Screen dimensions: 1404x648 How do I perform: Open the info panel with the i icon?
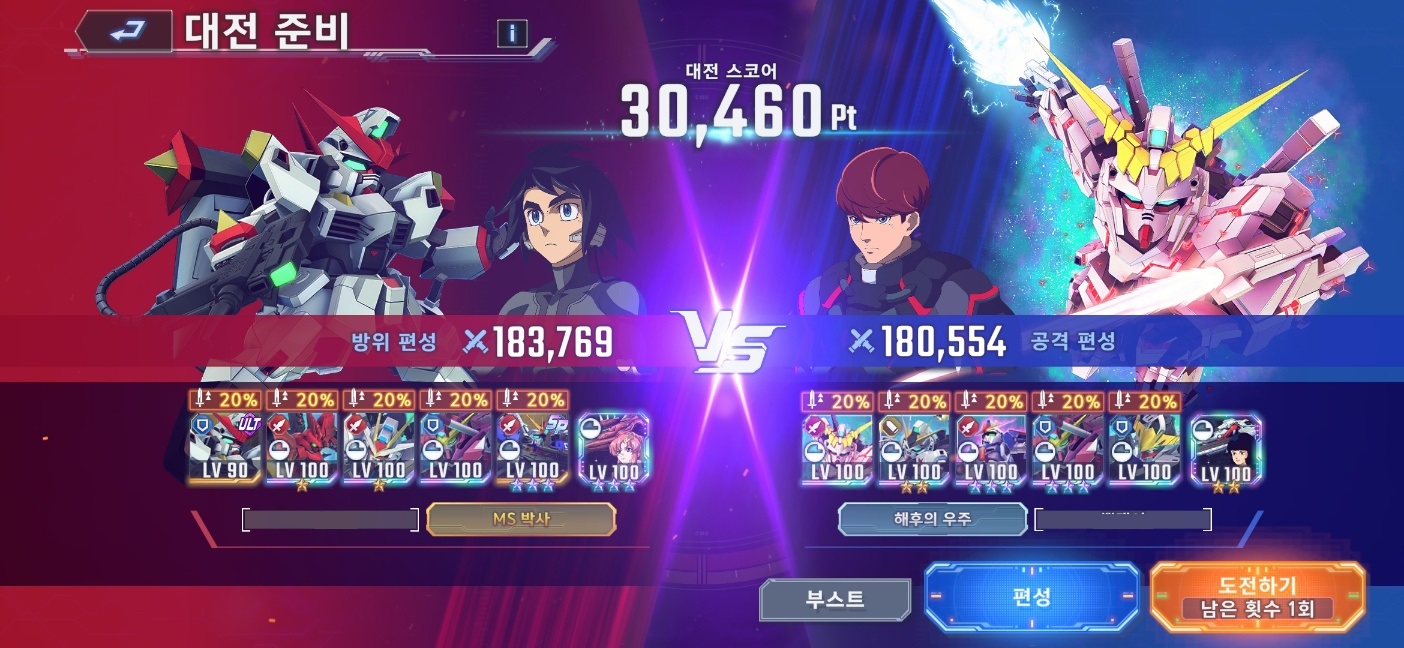512,33
